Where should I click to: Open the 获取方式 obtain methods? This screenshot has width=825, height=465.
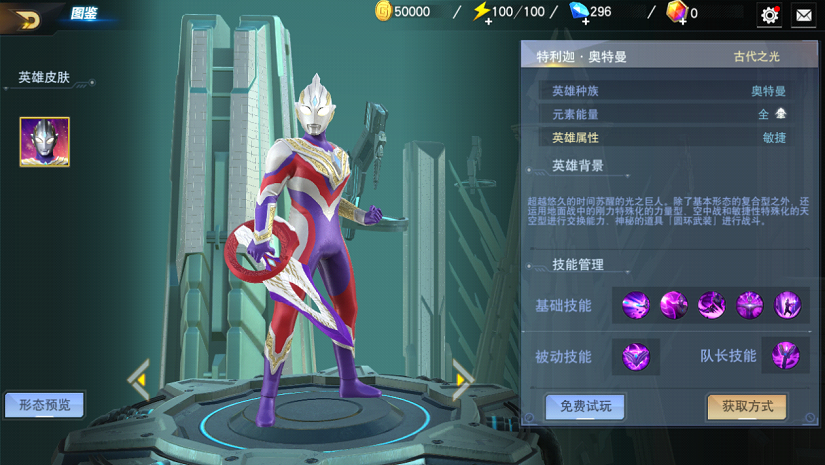(x=747, y=406)
